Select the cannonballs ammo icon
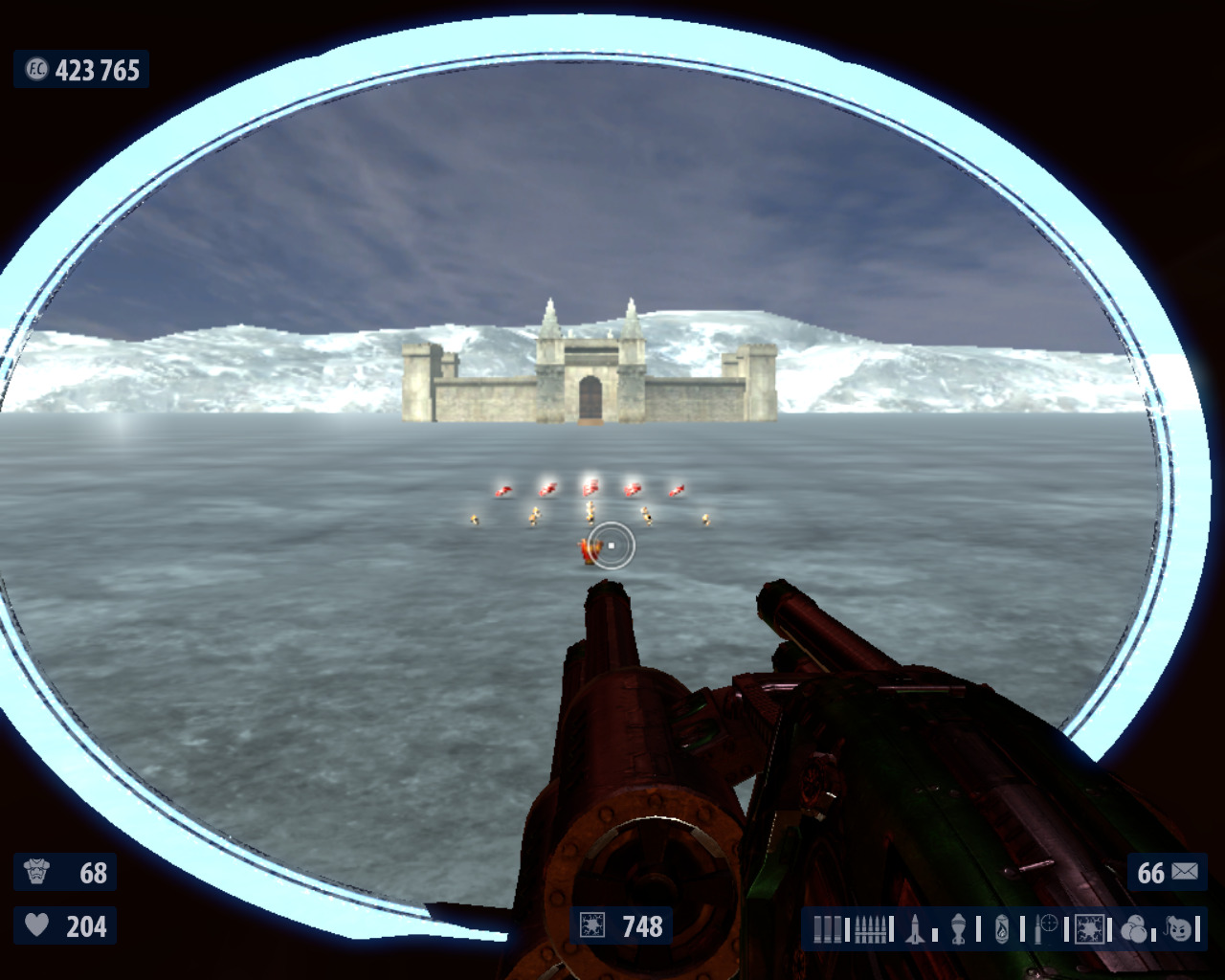This screenshot has width=1225, height=980. [1134, 928]
